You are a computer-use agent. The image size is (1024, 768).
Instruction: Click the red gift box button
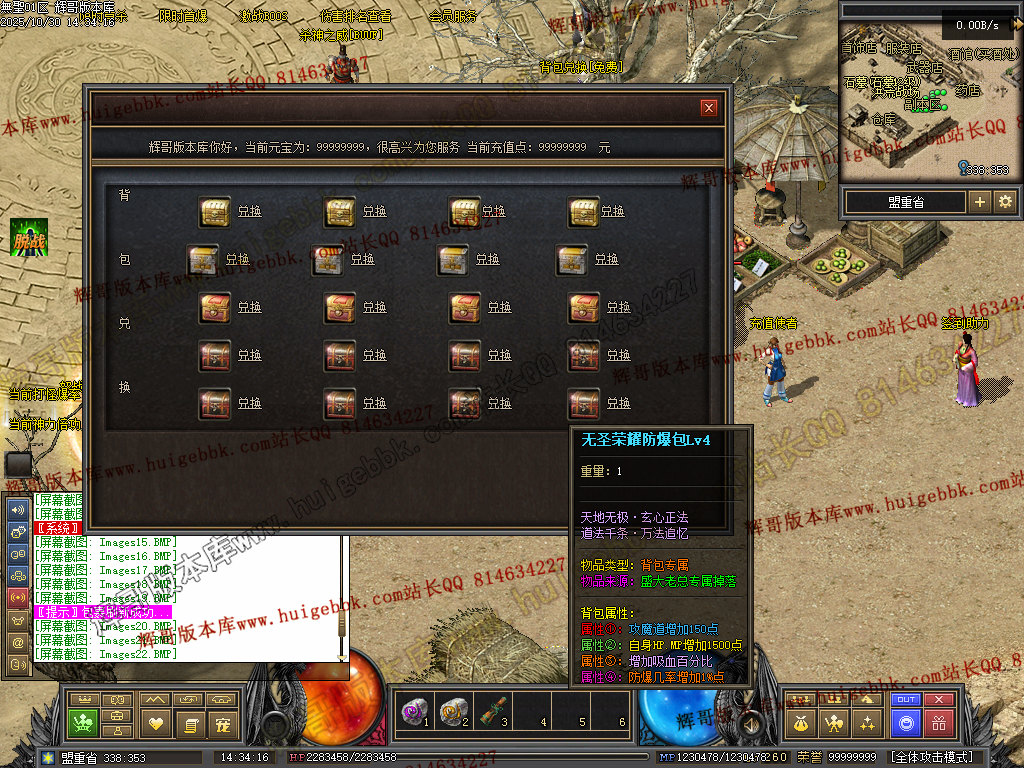(x=938, y=723)
